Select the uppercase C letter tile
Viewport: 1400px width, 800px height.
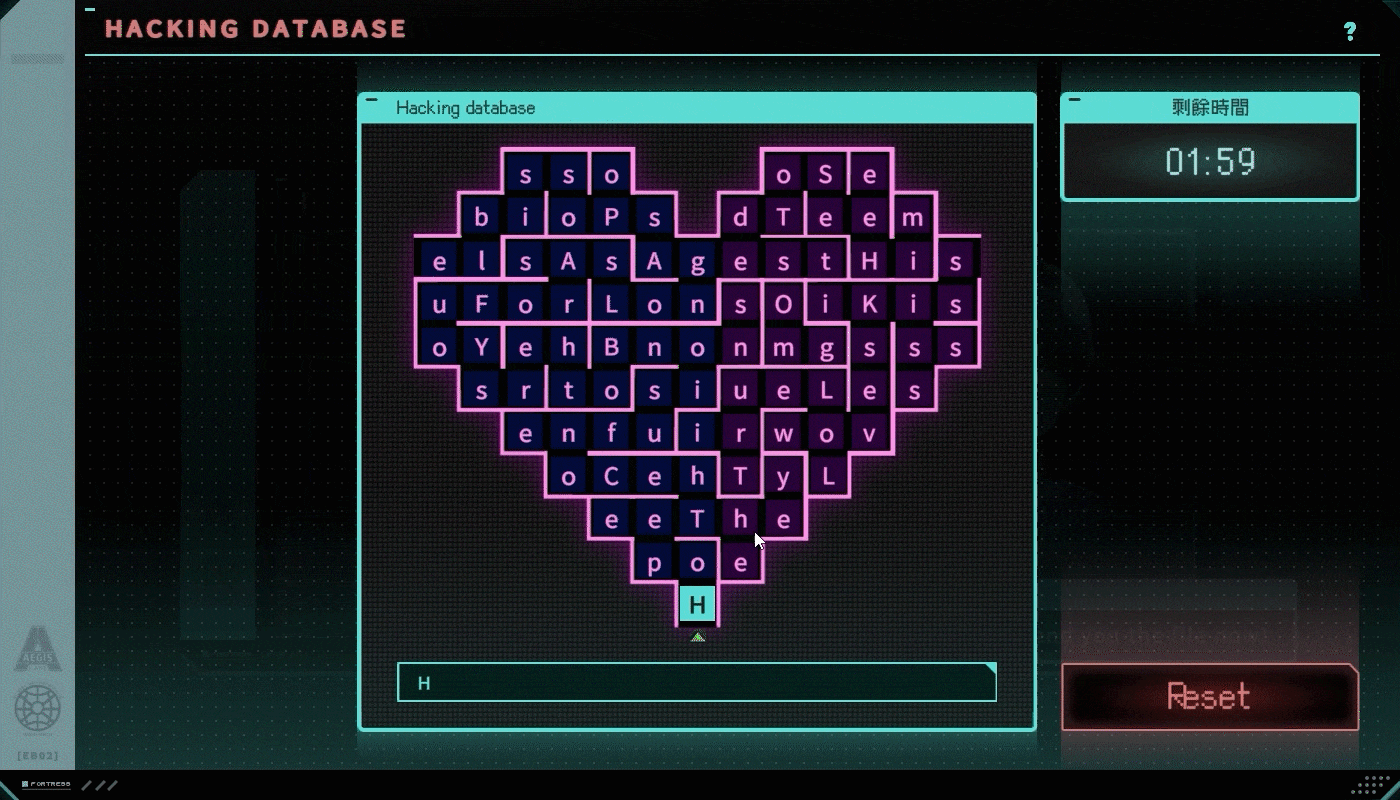coord(612,477)
